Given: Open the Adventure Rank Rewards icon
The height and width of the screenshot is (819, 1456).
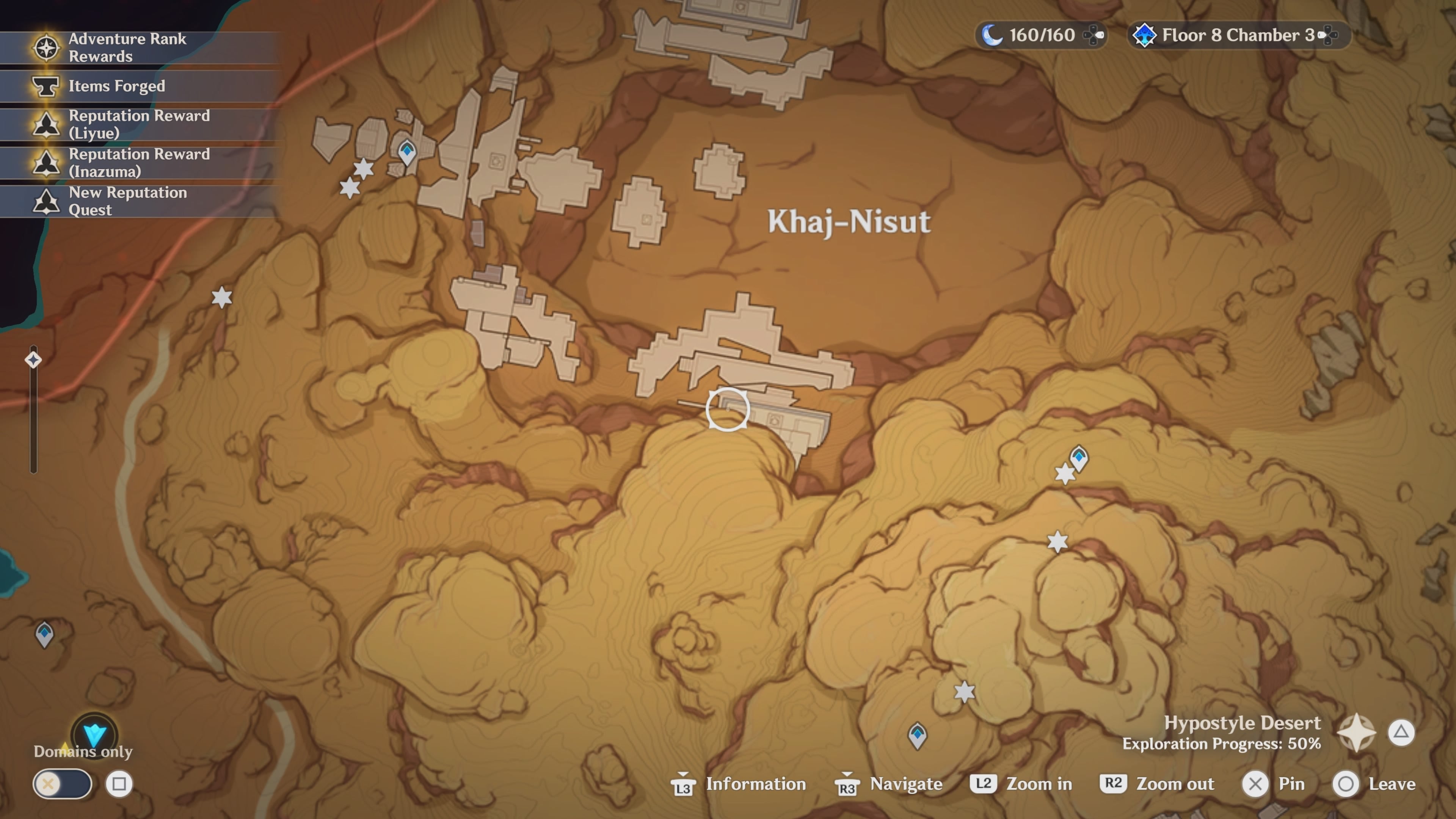Looking at the screenshot, I should pos(46,48).
